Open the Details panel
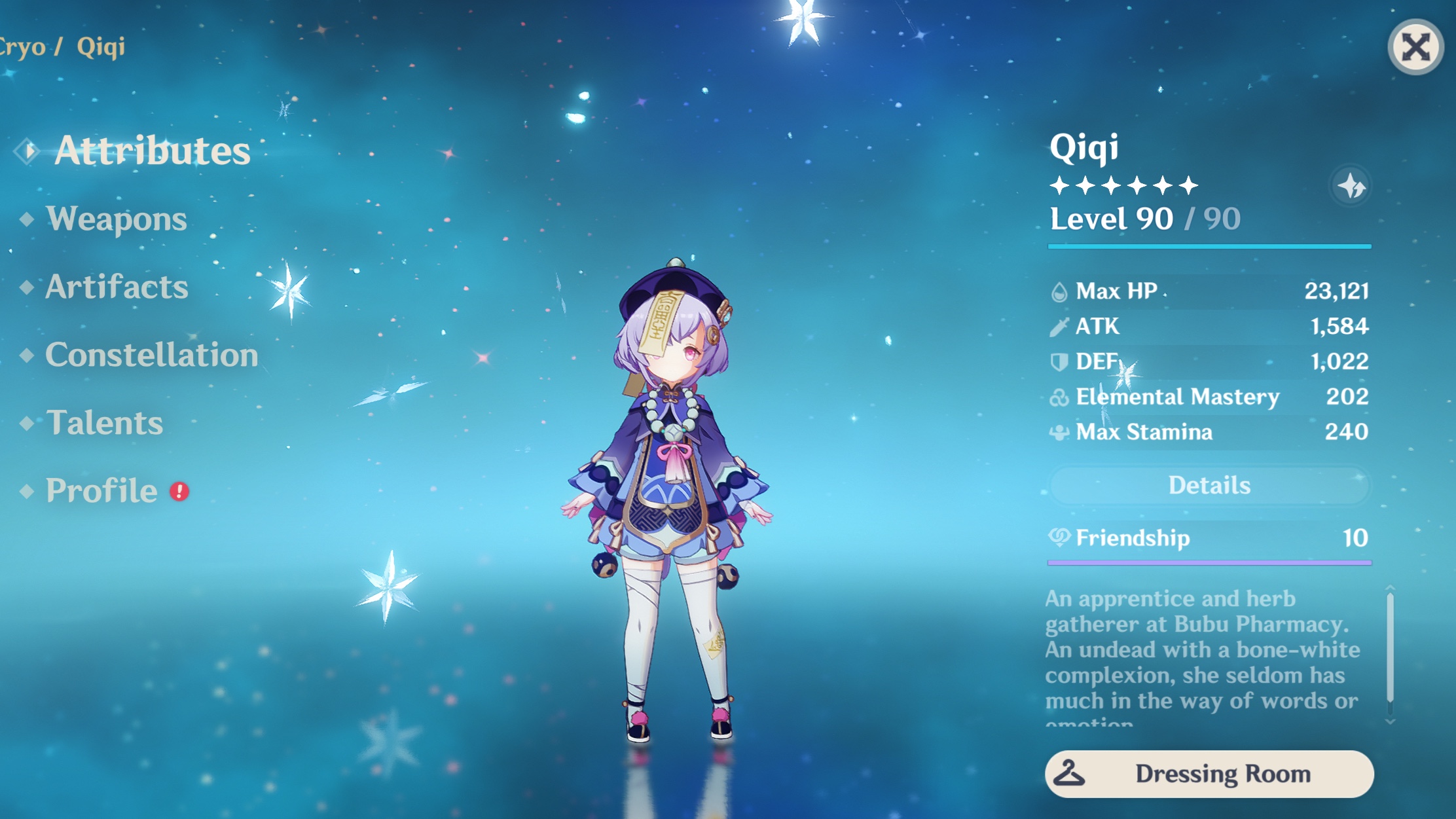The image size is (1456, 819). point(1209,484)
